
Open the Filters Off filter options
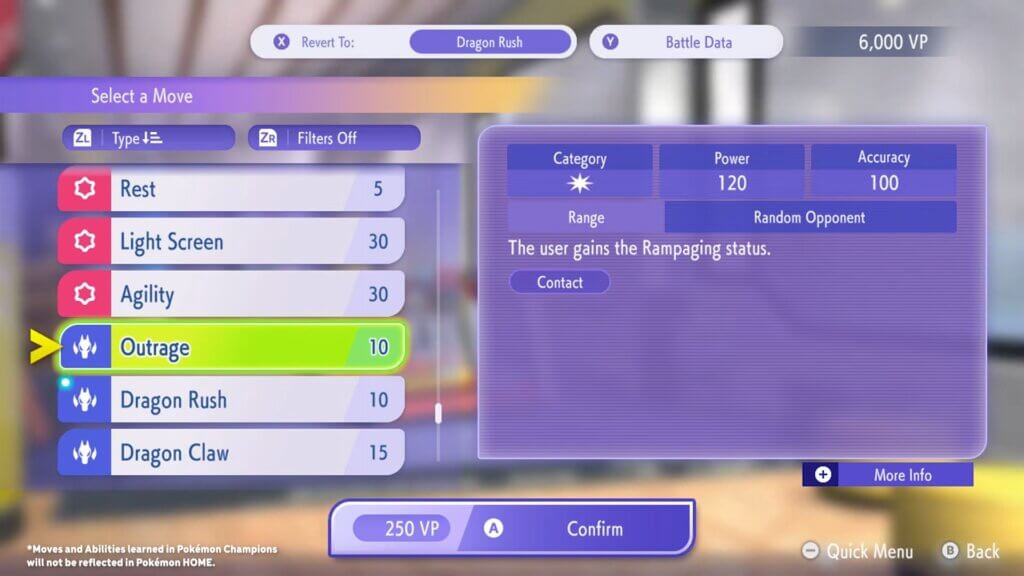click(334, 138)
